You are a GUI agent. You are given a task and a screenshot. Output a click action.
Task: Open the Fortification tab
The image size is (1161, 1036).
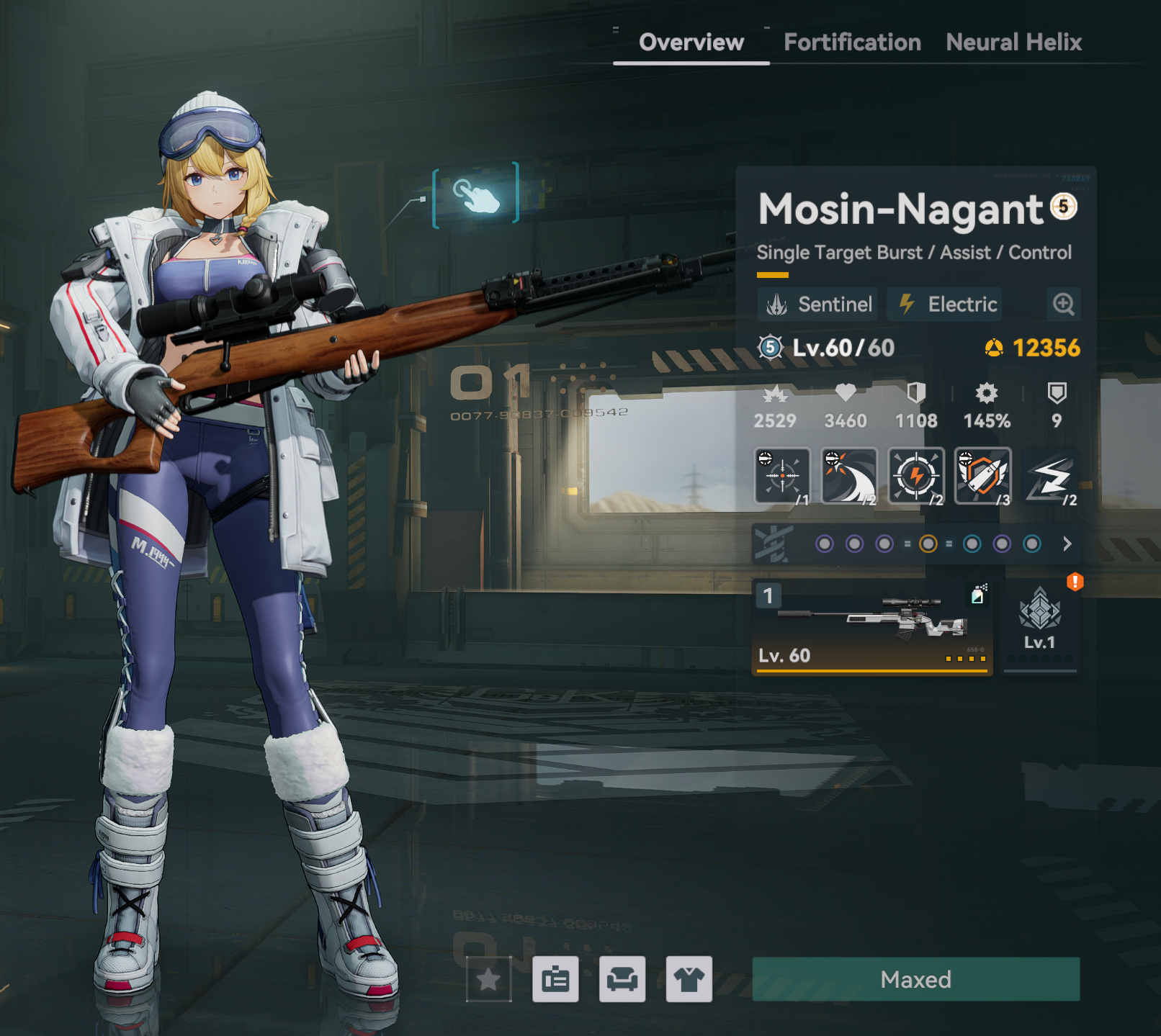[852, 42]
